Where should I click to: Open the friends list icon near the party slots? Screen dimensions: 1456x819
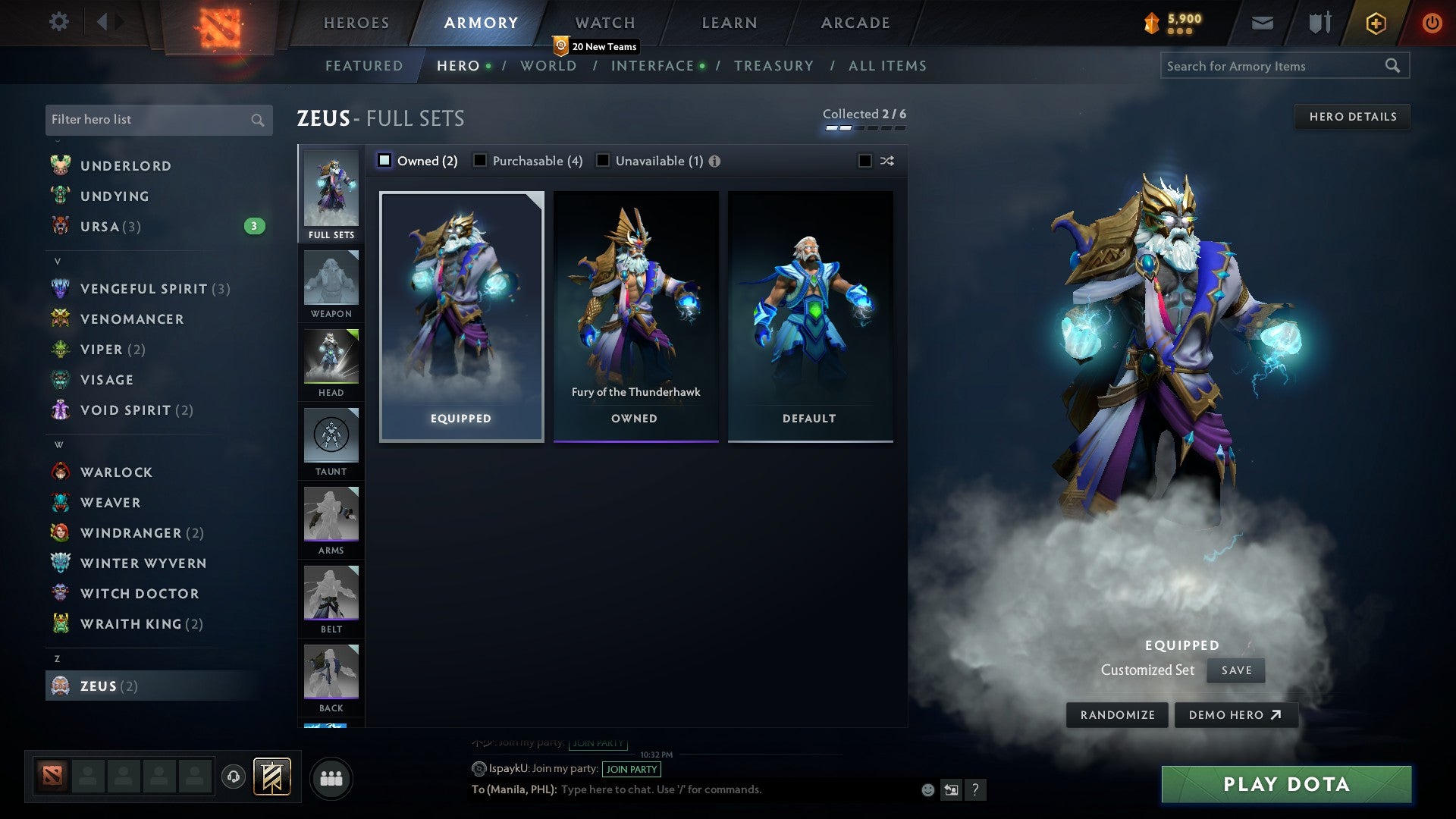click(331, 777)
